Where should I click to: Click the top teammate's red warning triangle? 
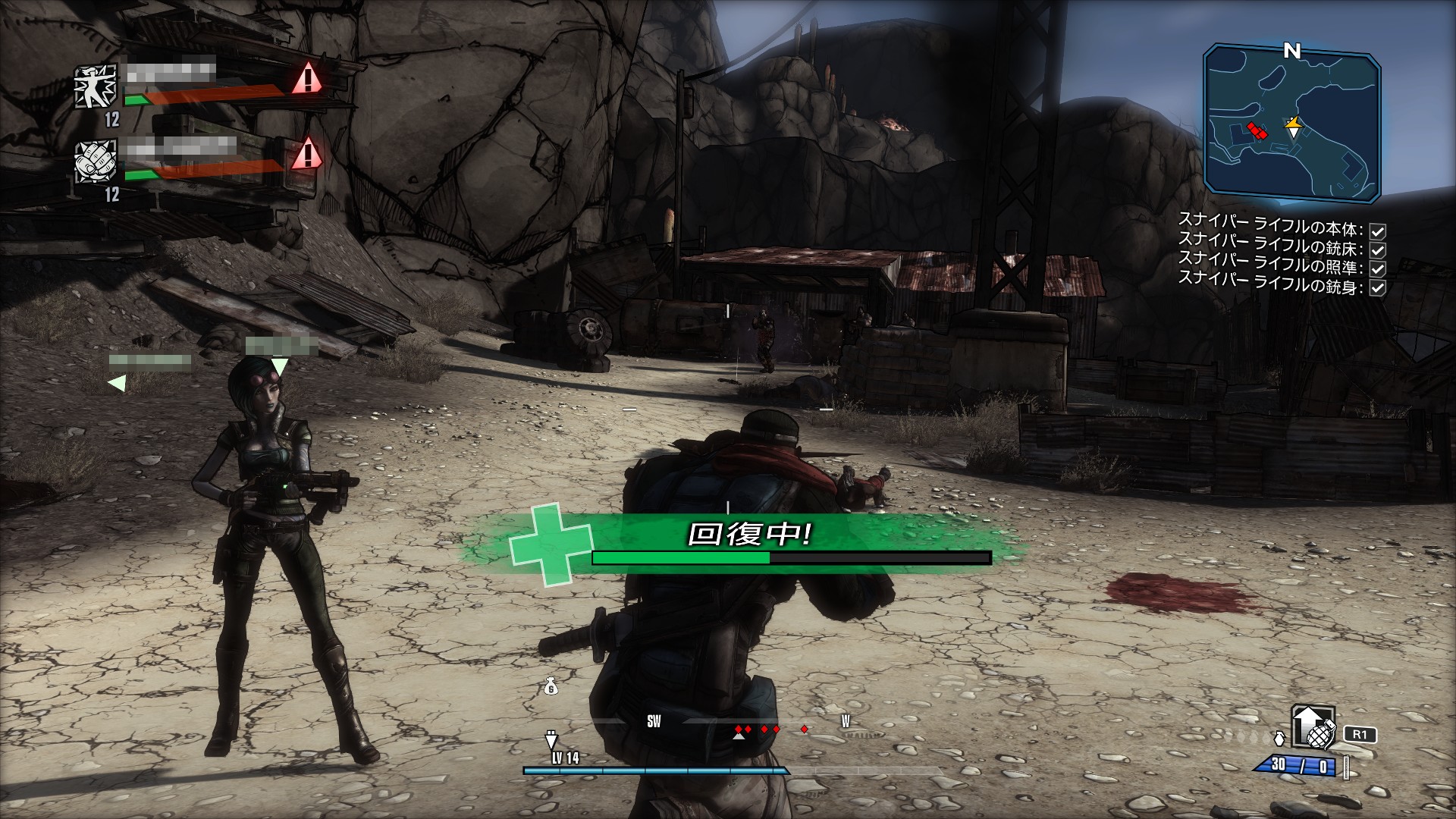(x=306, y=78)
